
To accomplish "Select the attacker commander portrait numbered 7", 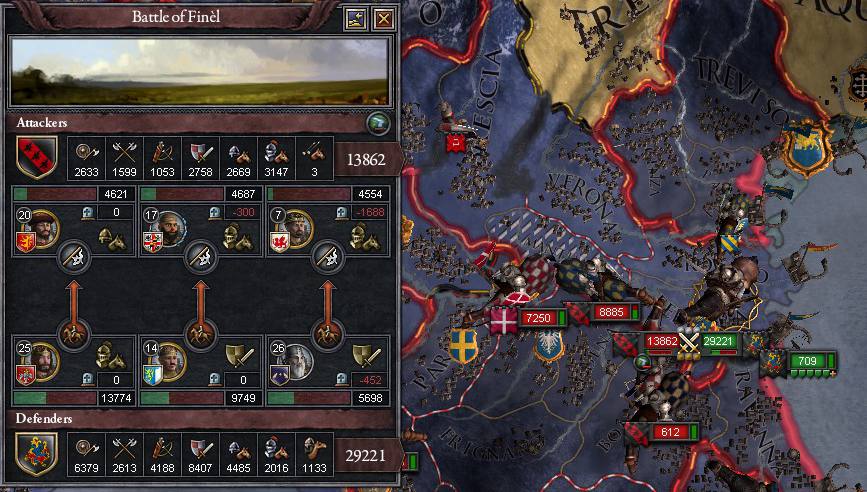I will coord(292,228).
